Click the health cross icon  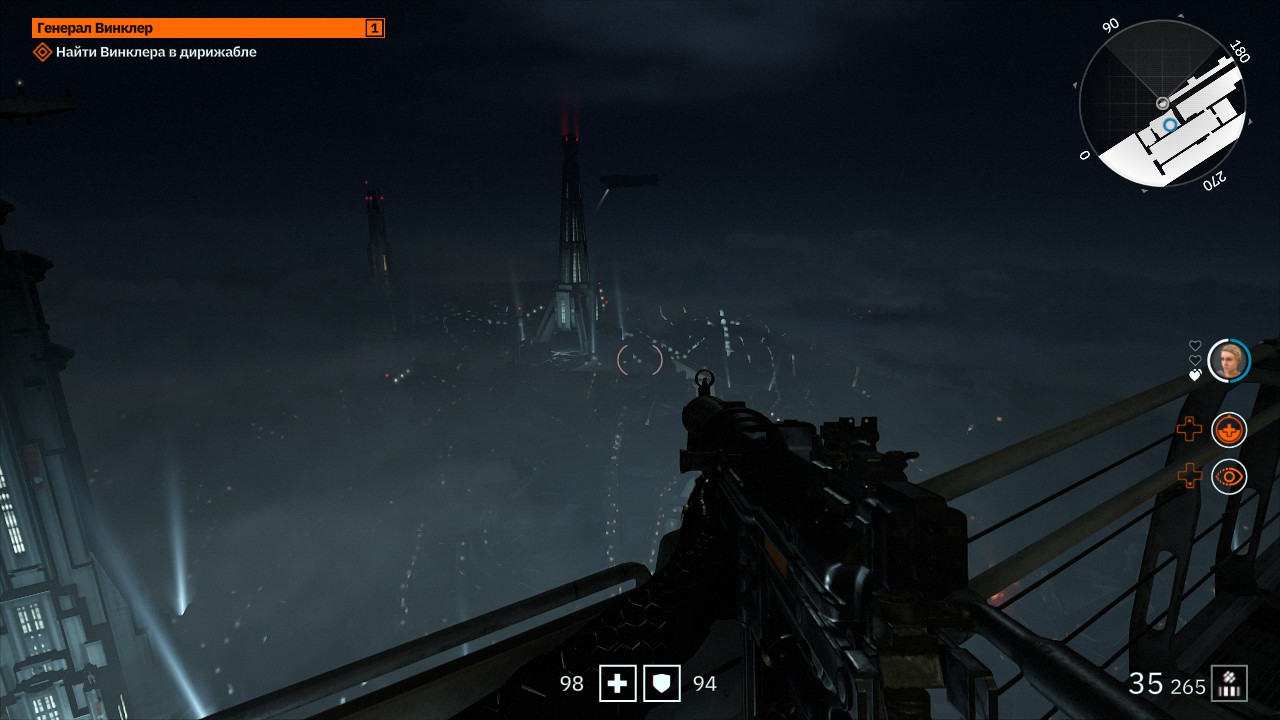tap(618, 684)
